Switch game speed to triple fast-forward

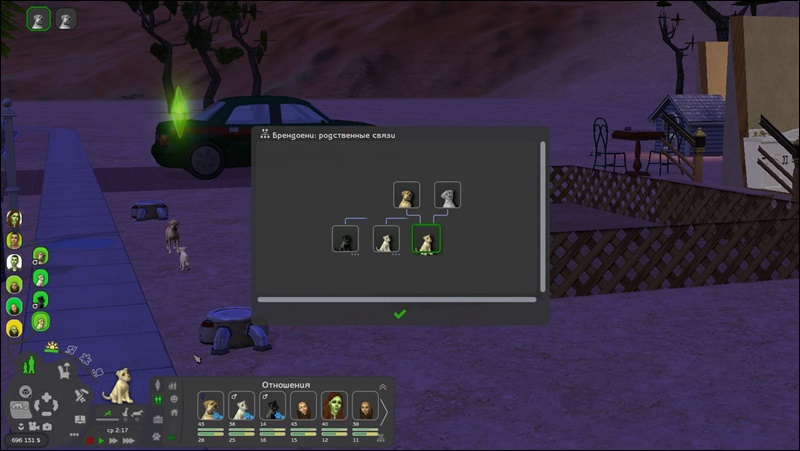pos(128,440)
